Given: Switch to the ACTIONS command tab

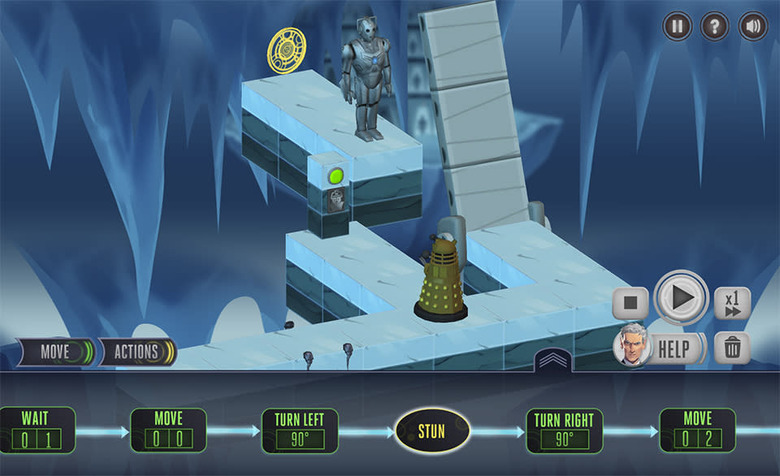Looking at the screenshot, I should click(x=137, y=352).
